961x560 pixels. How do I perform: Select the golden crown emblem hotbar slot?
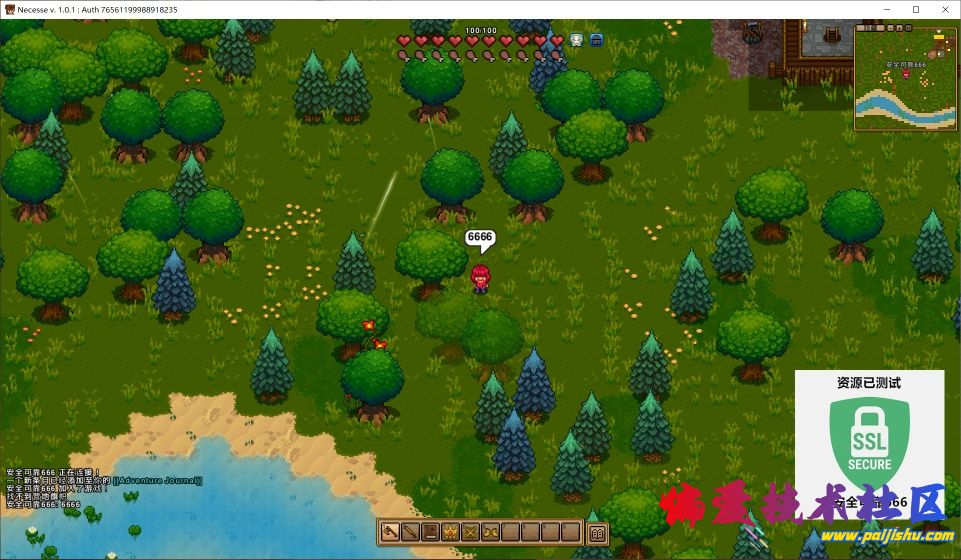[x=451, y=532]
